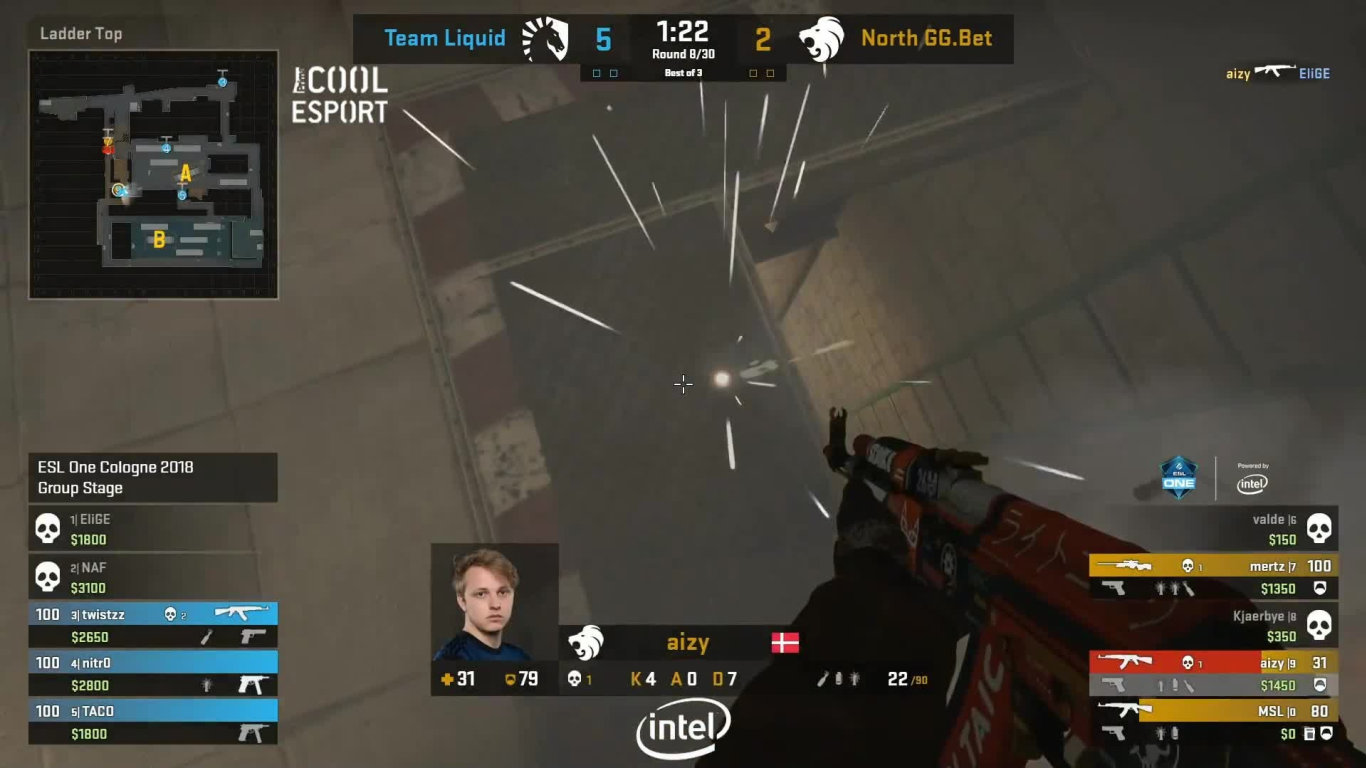Click the Team Liquid team name text
1366x768 pixels.
click(444, 38)
